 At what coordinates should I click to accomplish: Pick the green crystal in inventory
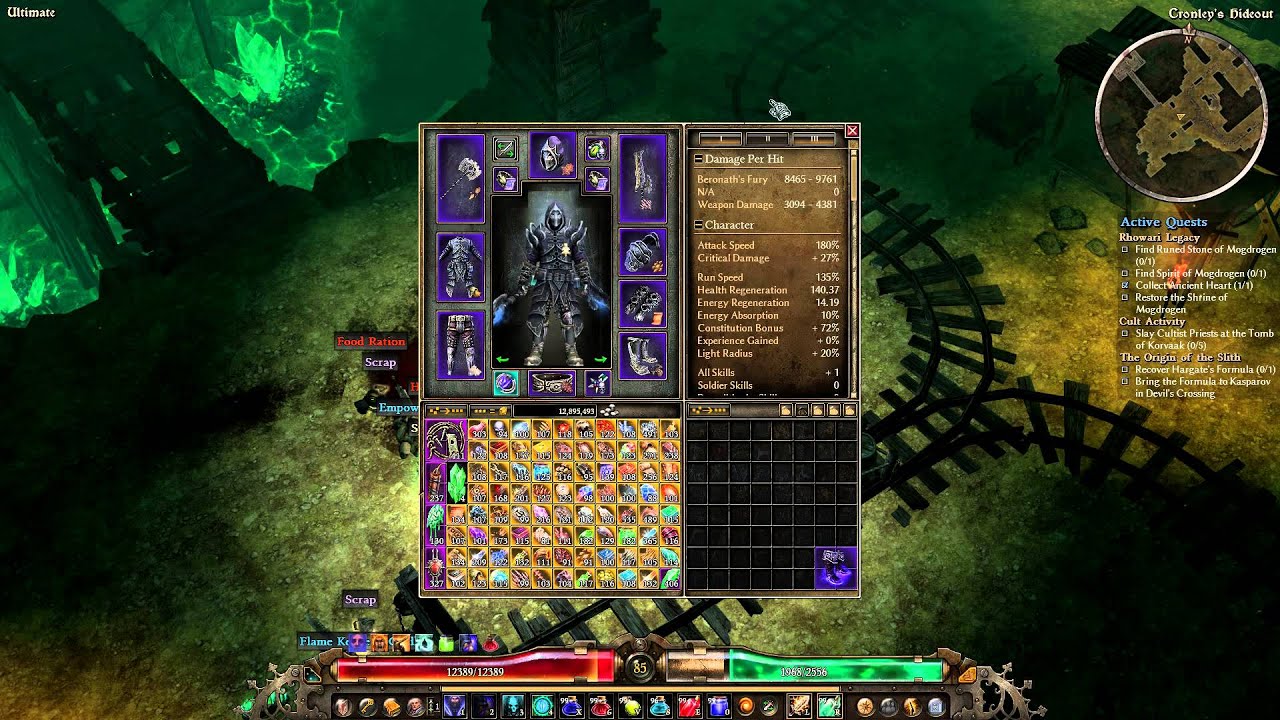coord(456,483)
